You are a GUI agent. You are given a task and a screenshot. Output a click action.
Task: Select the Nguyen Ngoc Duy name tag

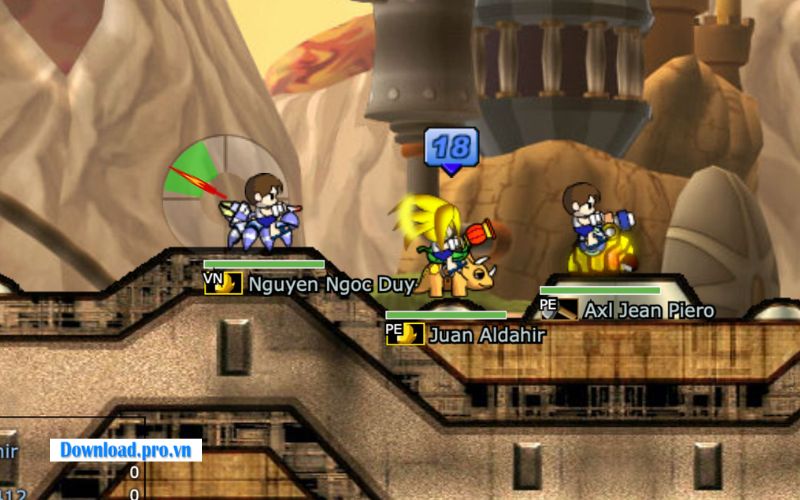click(x=331, y=284)
